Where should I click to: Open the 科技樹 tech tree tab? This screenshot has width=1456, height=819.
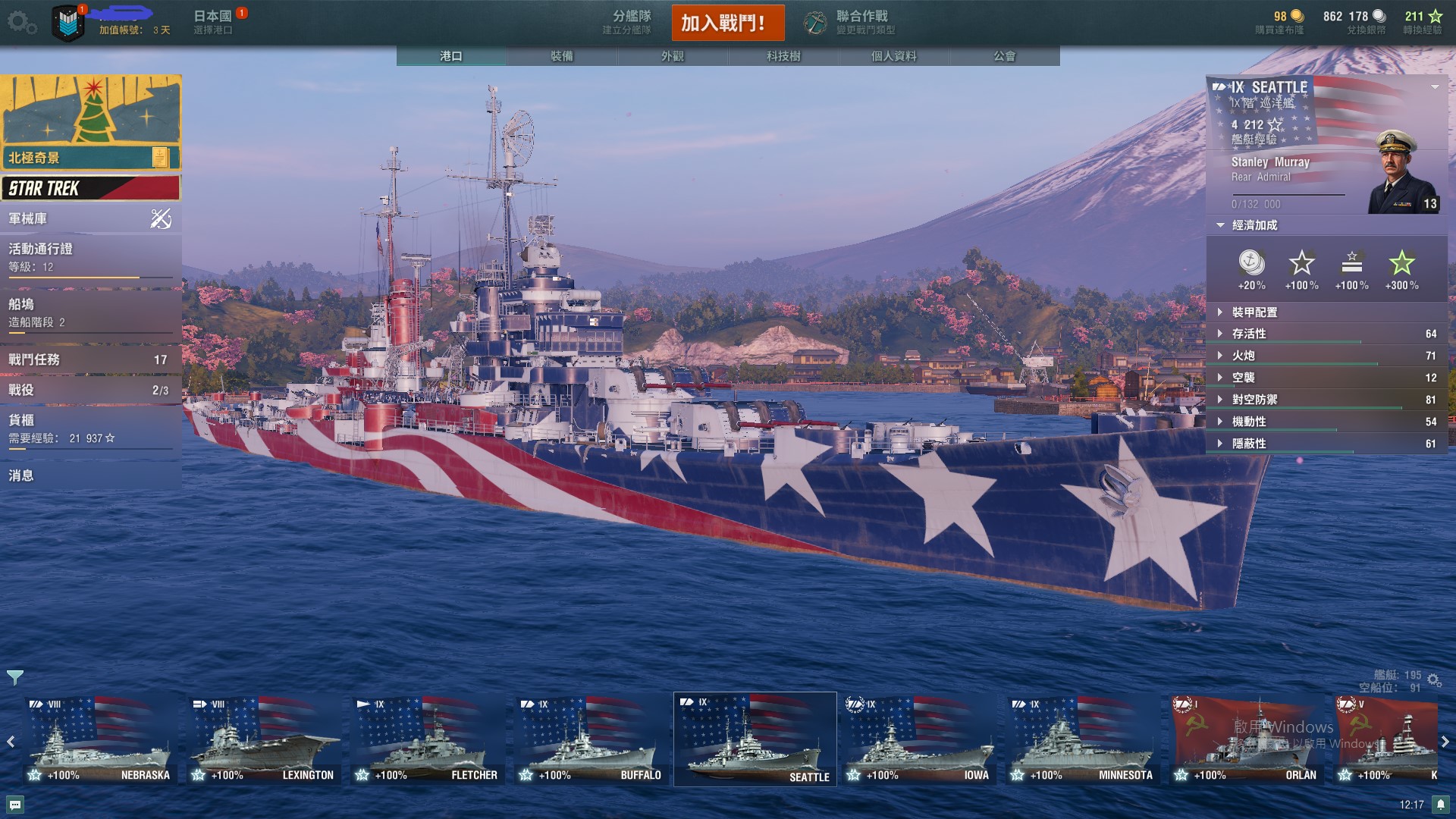coord(783,56)
